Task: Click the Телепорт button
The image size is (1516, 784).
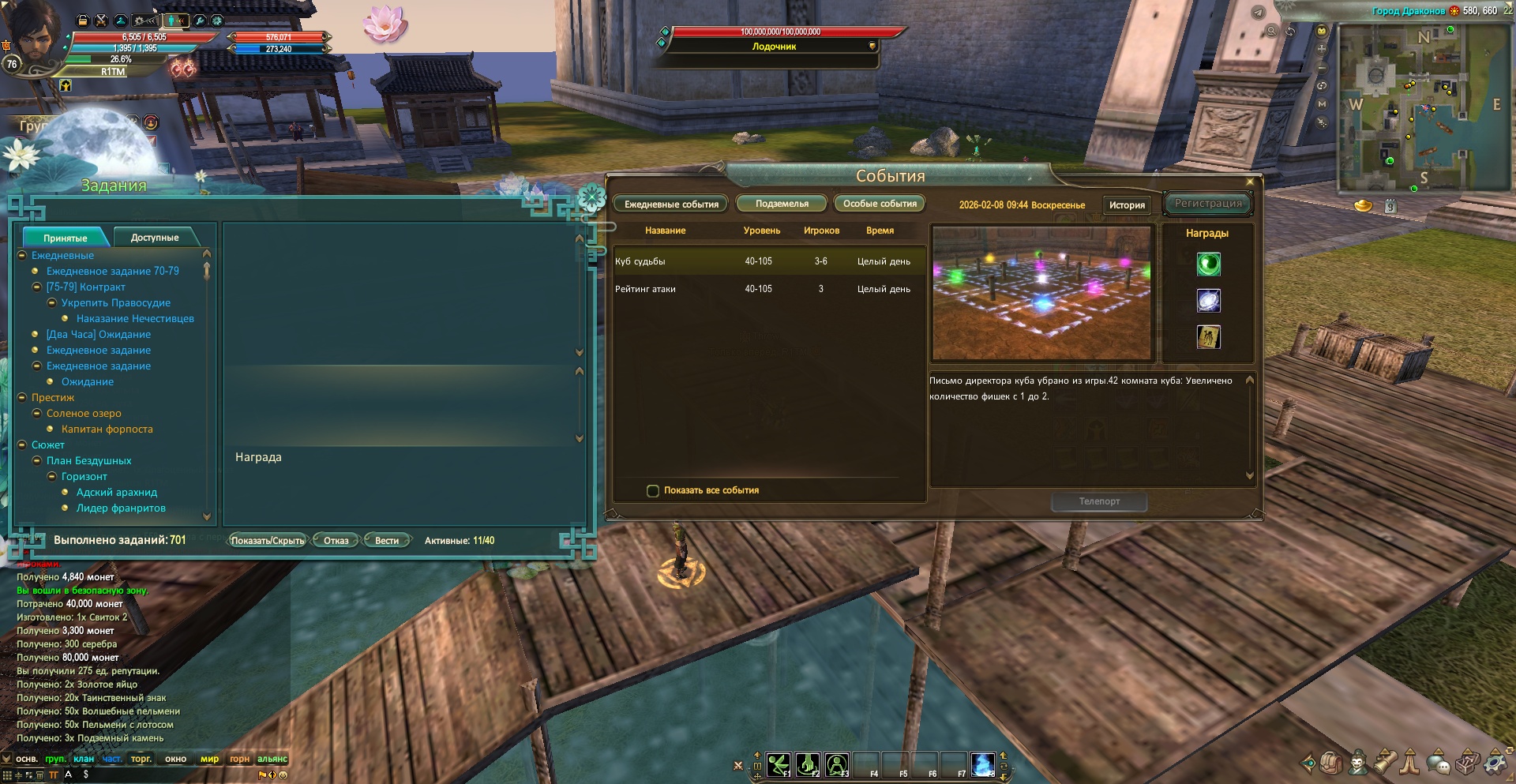Action: click(1099, 501)
